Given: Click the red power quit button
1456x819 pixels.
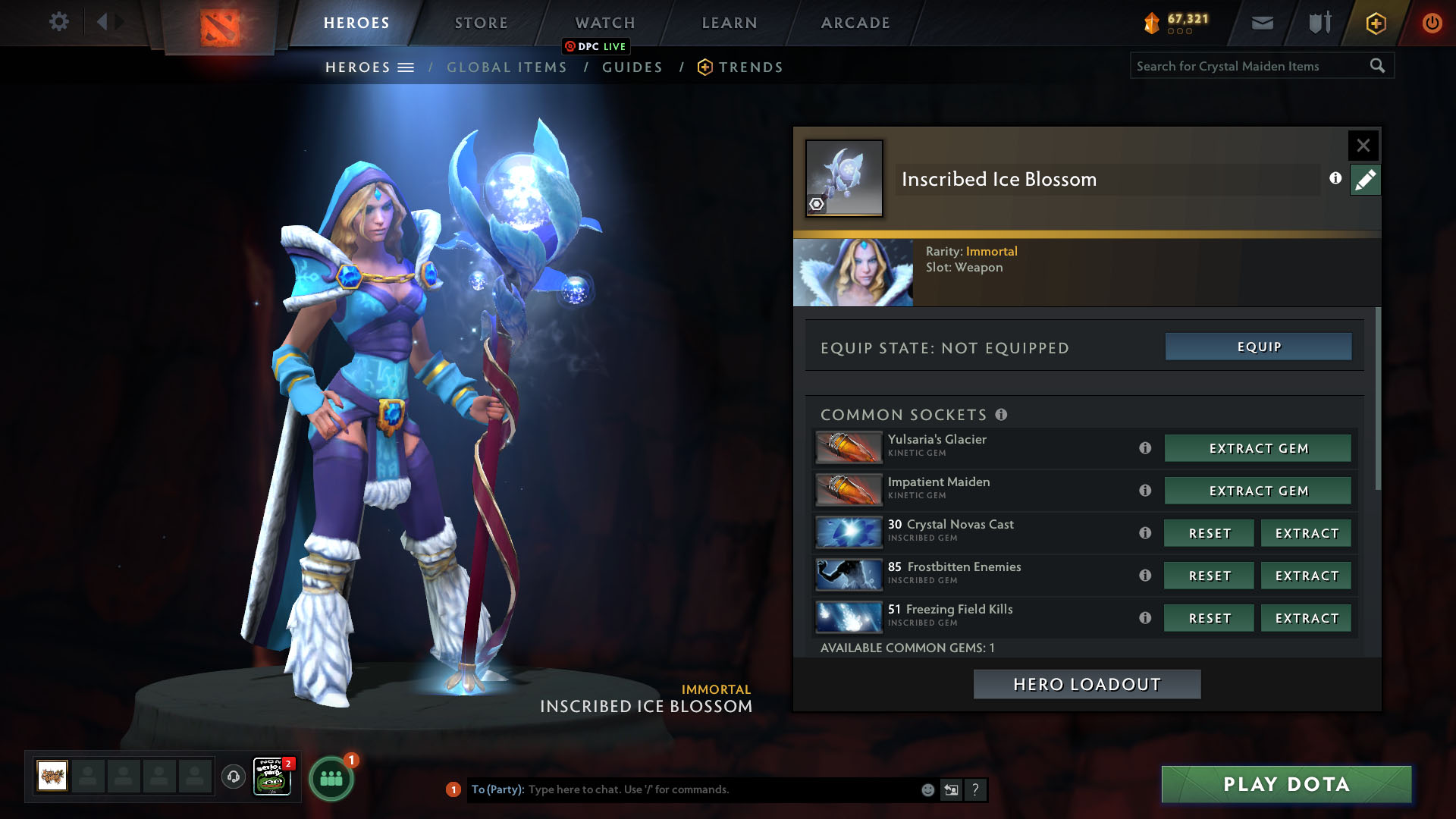Looking at the screenshot, I should 1432,23.
